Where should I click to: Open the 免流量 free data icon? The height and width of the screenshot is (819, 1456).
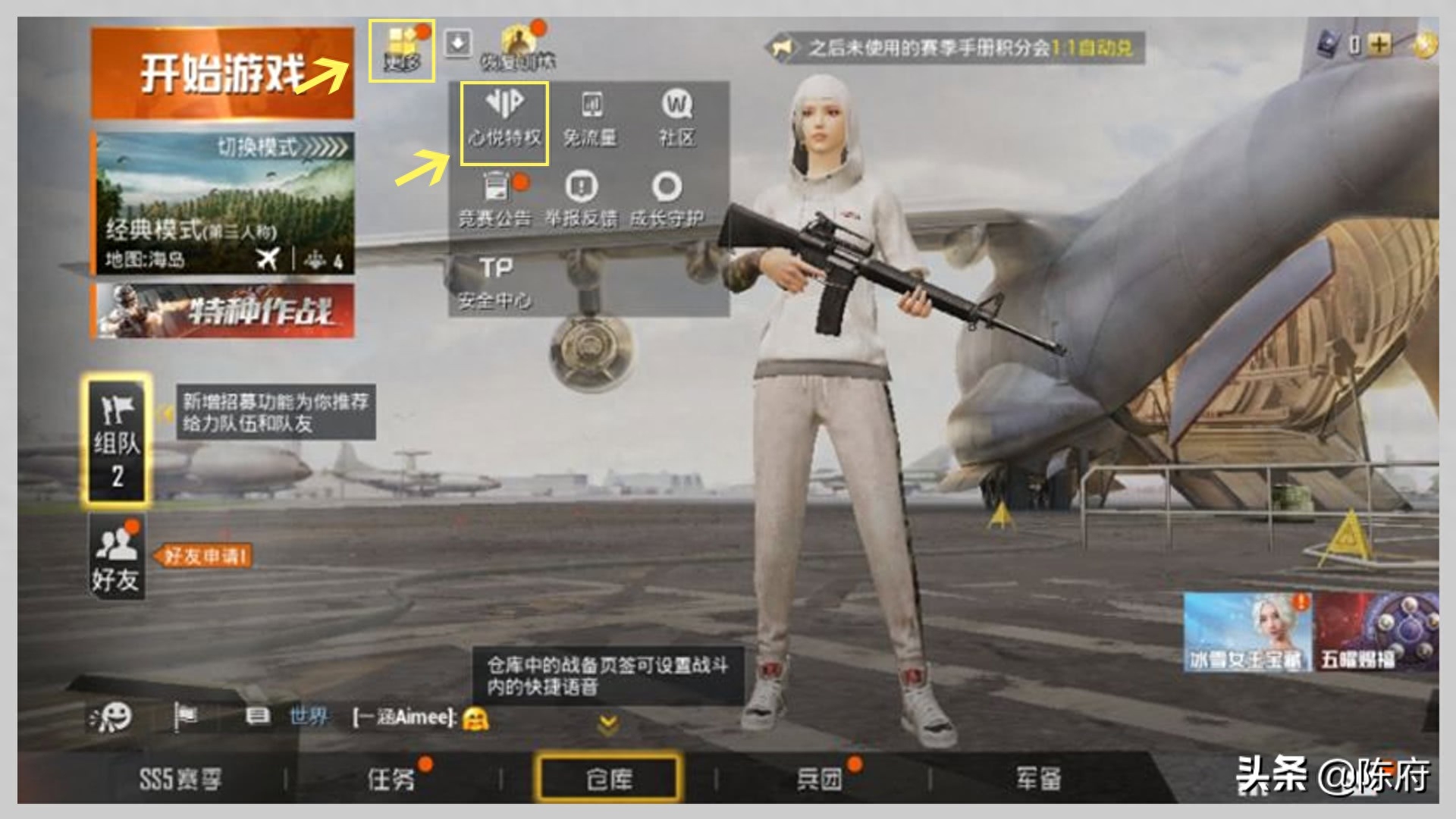tap(594, 118)
